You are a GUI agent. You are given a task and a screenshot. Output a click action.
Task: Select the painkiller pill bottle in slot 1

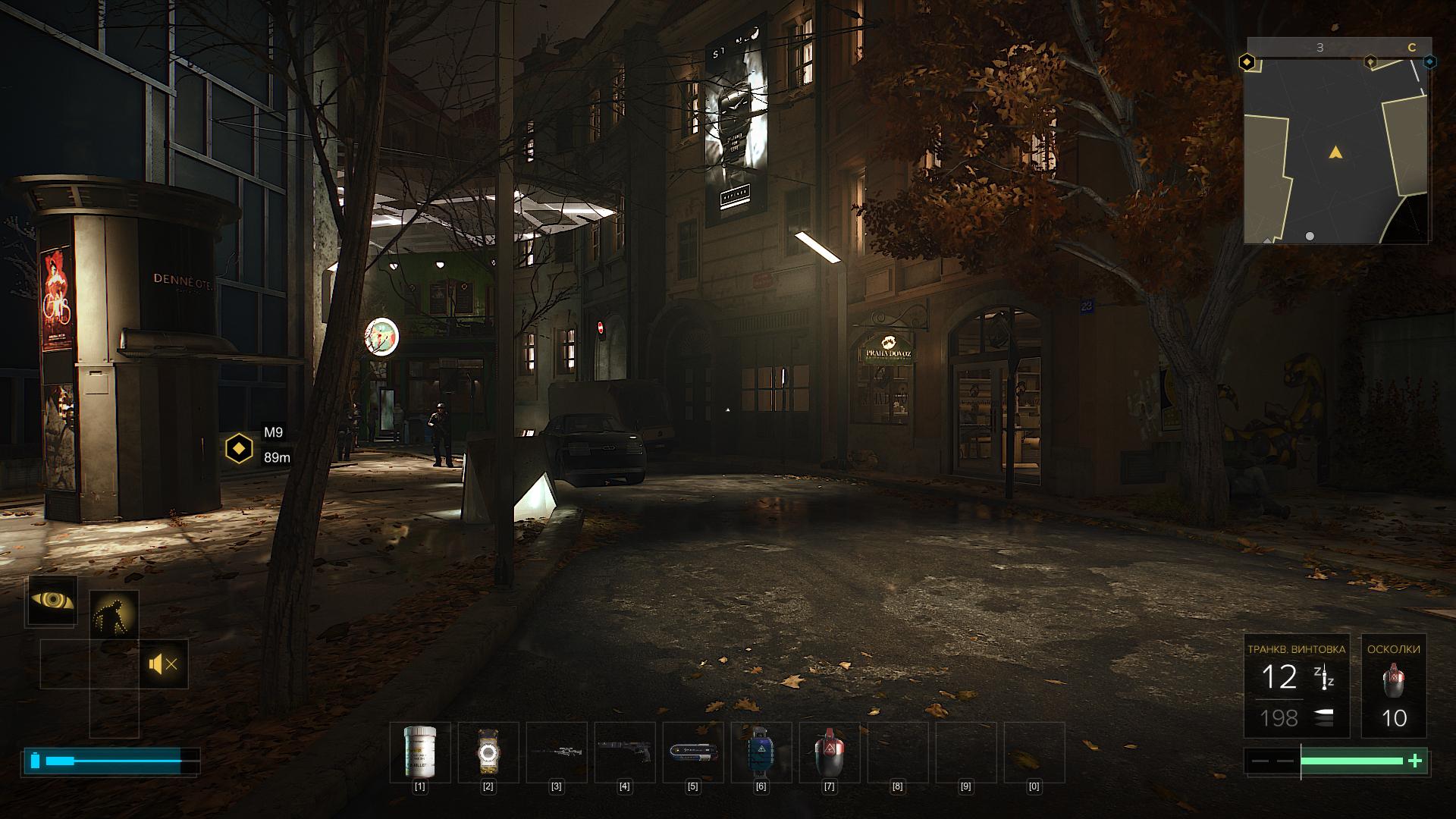pyautogui.click(x=419, y=752)
